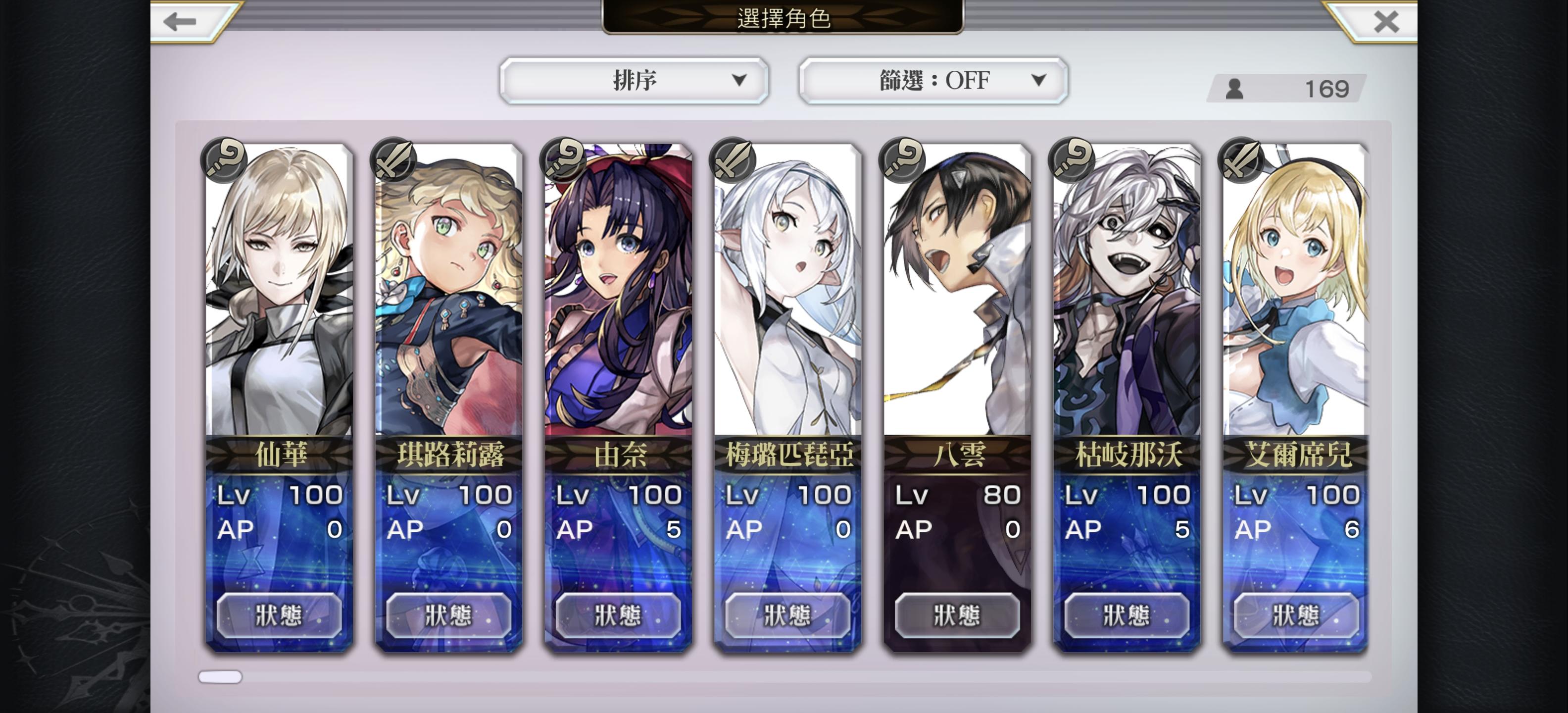Open the 排序 sort dropdown

(634, 80)
